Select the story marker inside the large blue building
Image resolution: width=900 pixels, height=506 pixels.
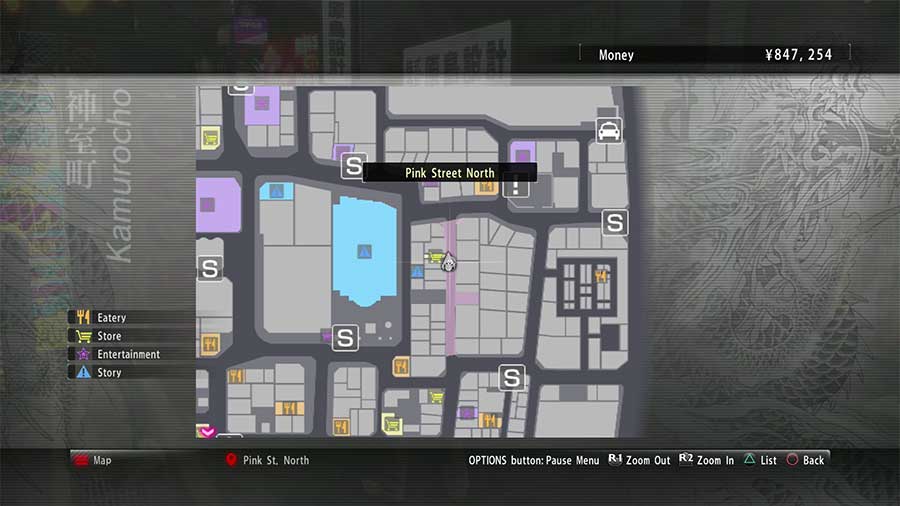click(364, 251)
